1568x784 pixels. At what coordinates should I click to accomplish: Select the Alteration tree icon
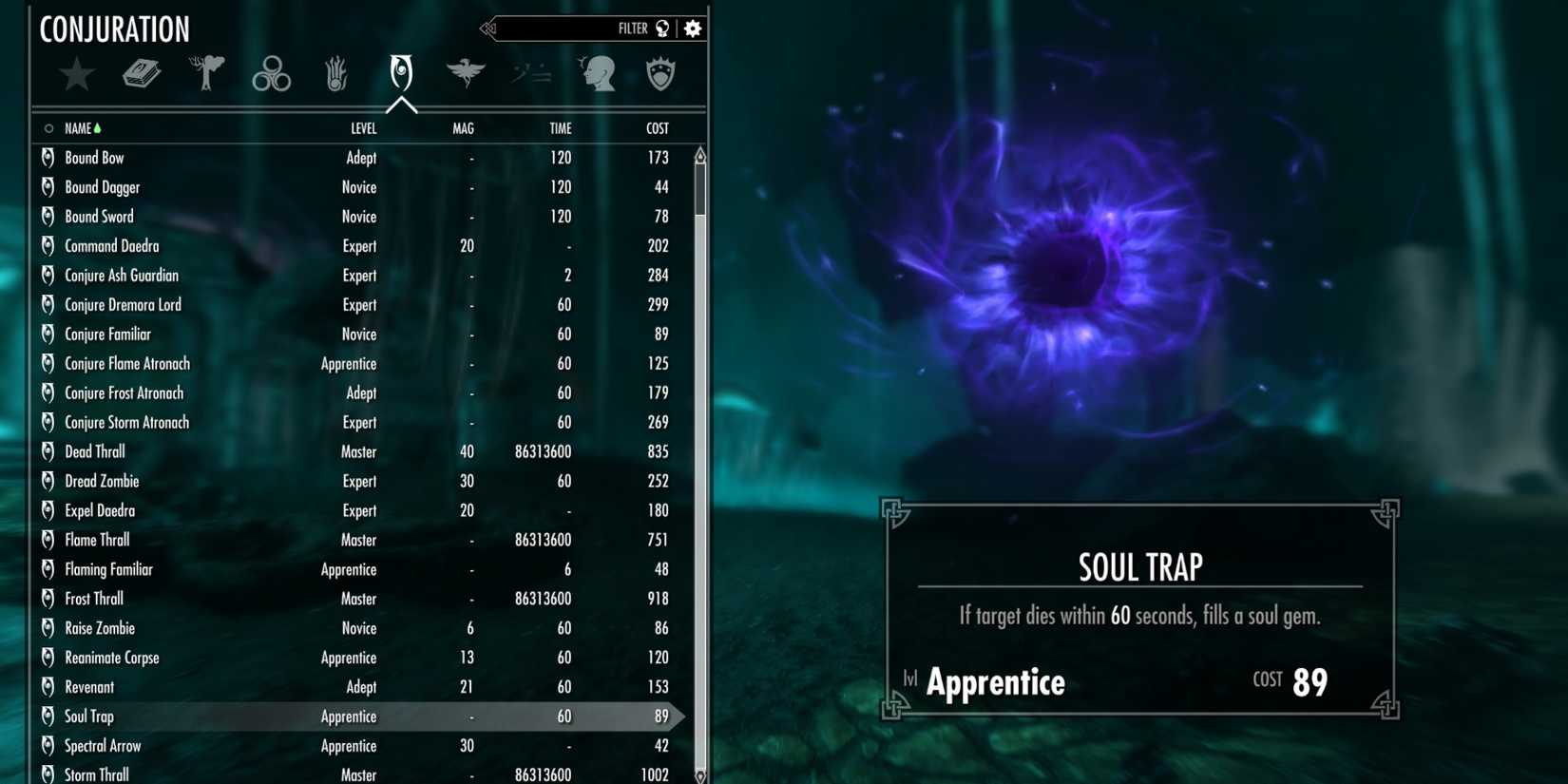tap(206, 74)
